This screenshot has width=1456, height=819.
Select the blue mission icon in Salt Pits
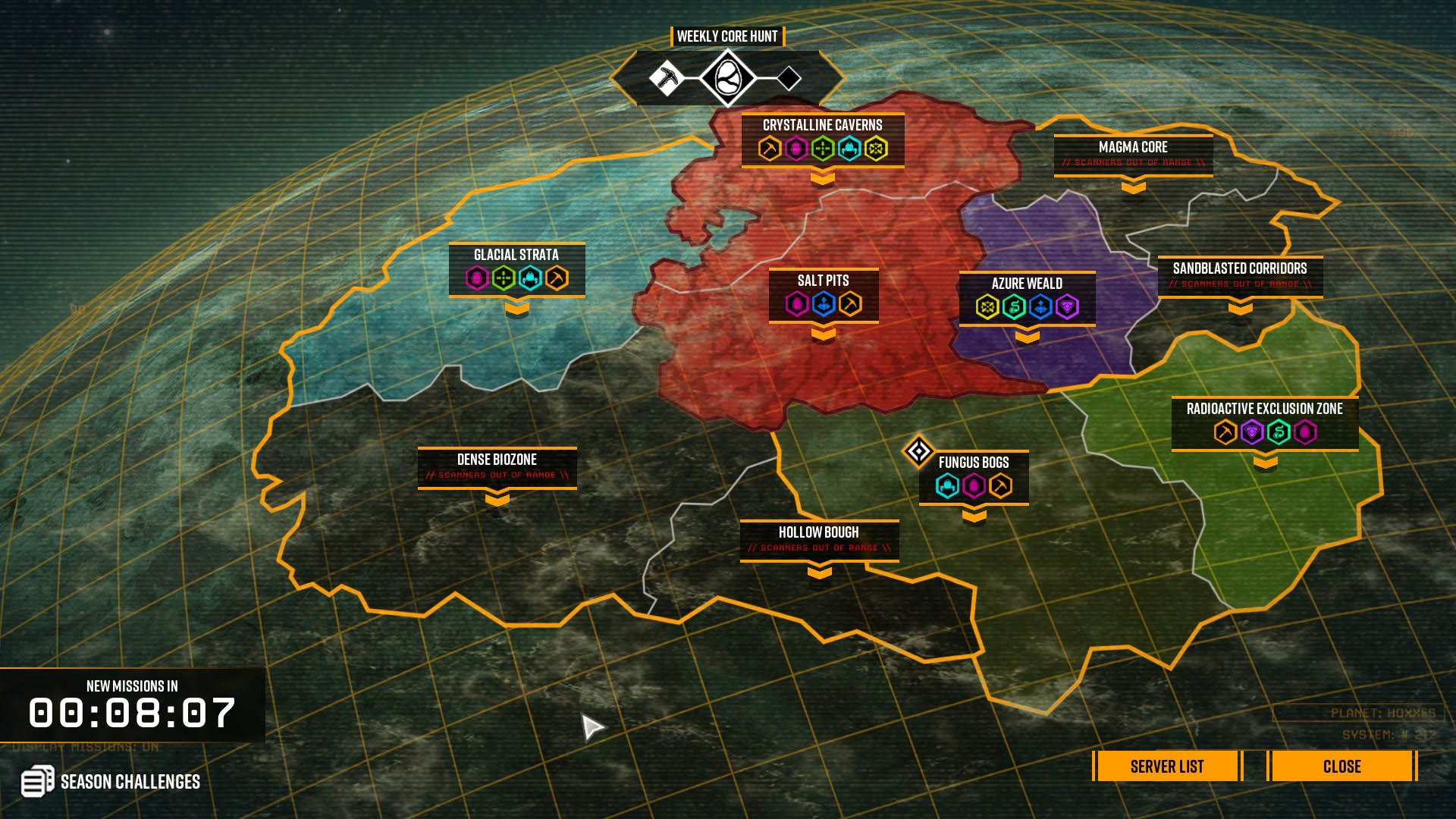point(824,304)
